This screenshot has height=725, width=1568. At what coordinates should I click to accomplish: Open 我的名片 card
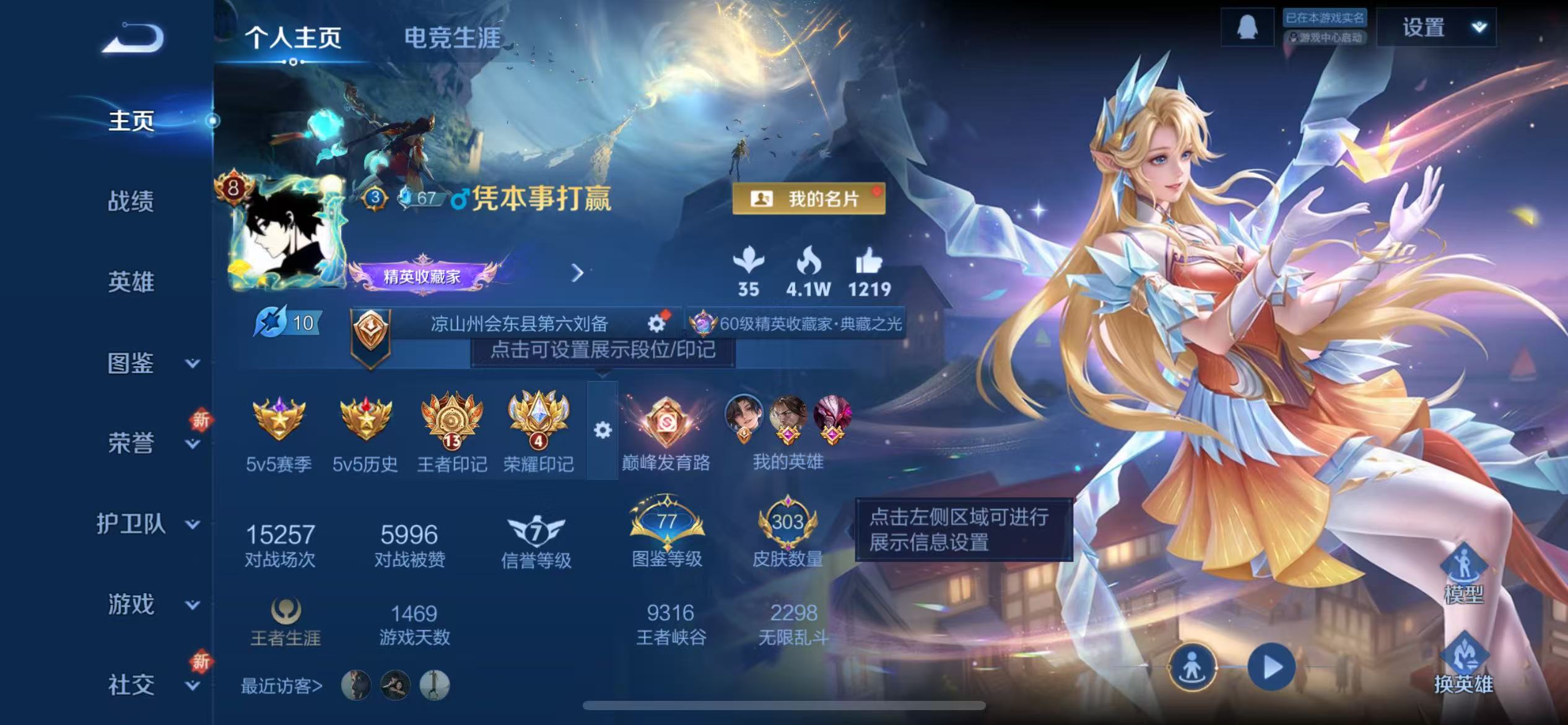point(809,199)
